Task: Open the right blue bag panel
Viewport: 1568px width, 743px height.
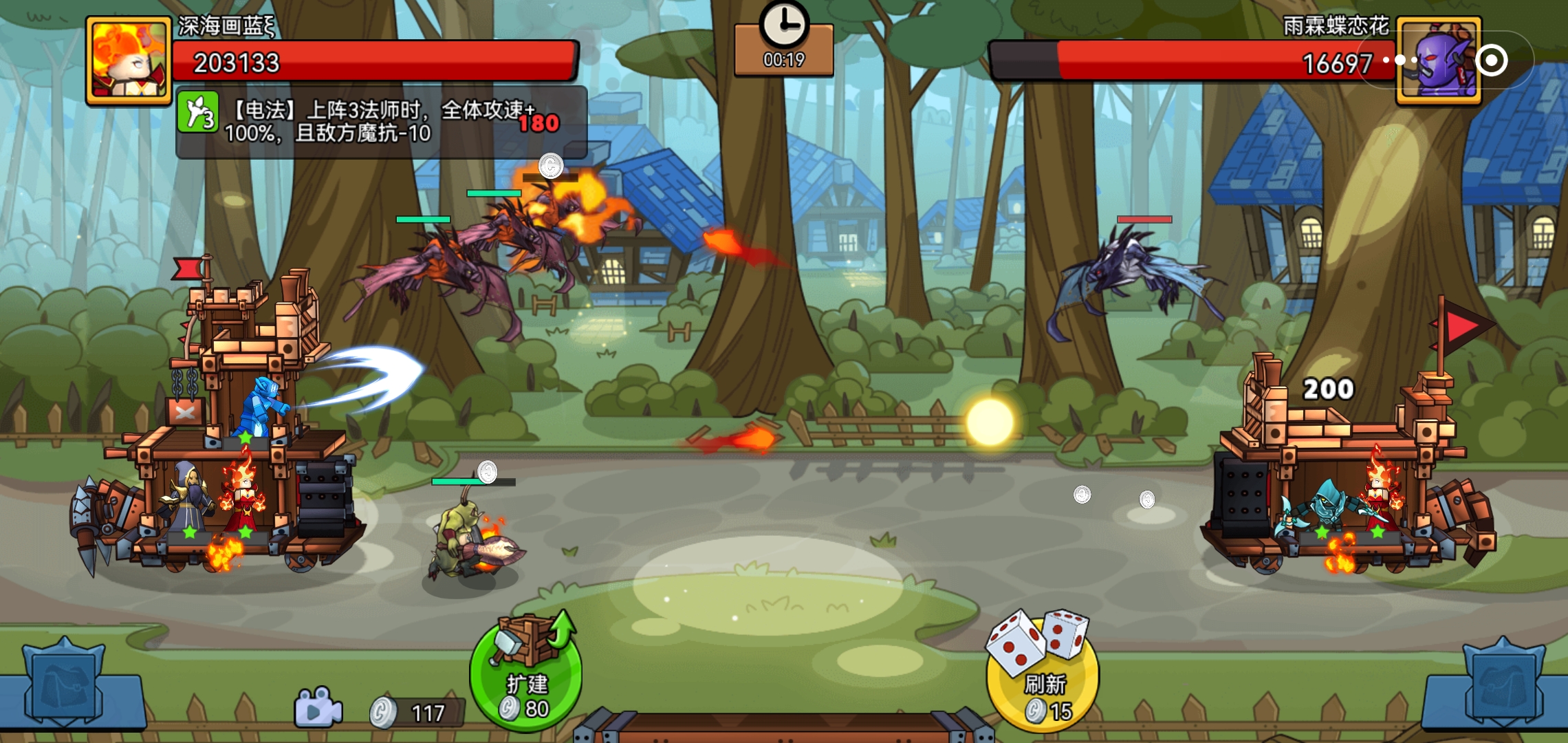Action: click(x=1503, y=685)
